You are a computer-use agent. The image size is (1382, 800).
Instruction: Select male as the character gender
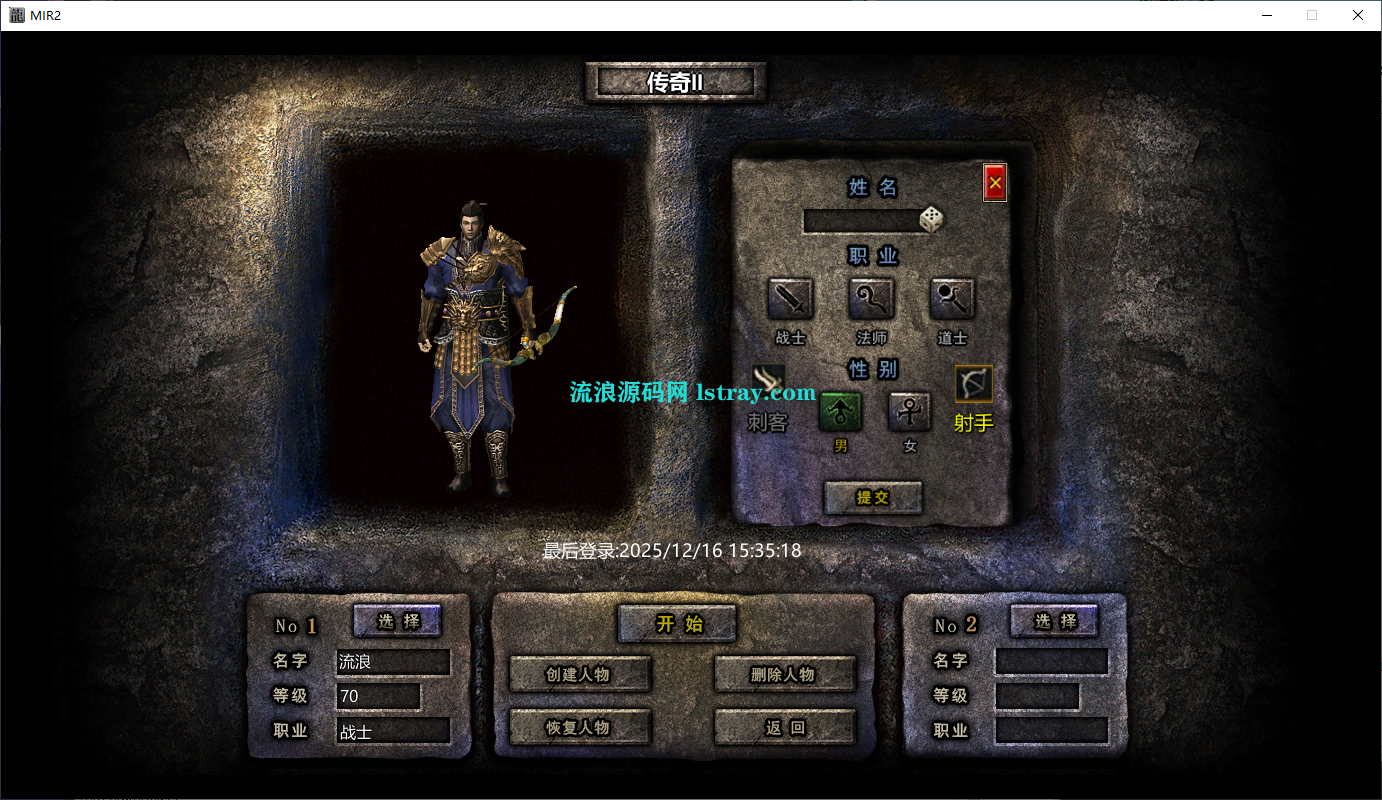[x=840, y=410]
